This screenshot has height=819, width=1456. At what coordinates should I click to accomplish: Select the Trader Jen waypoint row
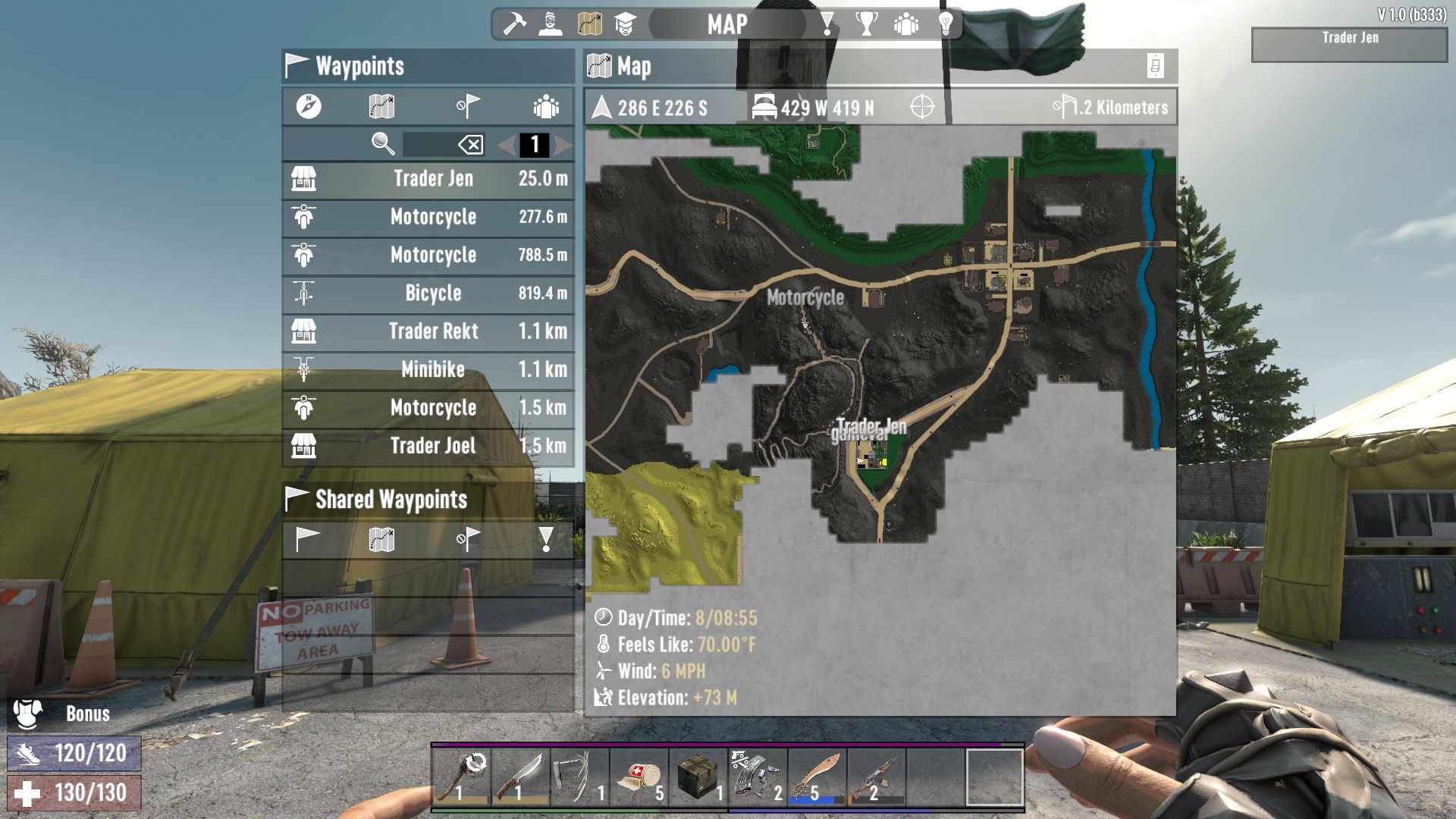click(428, 179)
